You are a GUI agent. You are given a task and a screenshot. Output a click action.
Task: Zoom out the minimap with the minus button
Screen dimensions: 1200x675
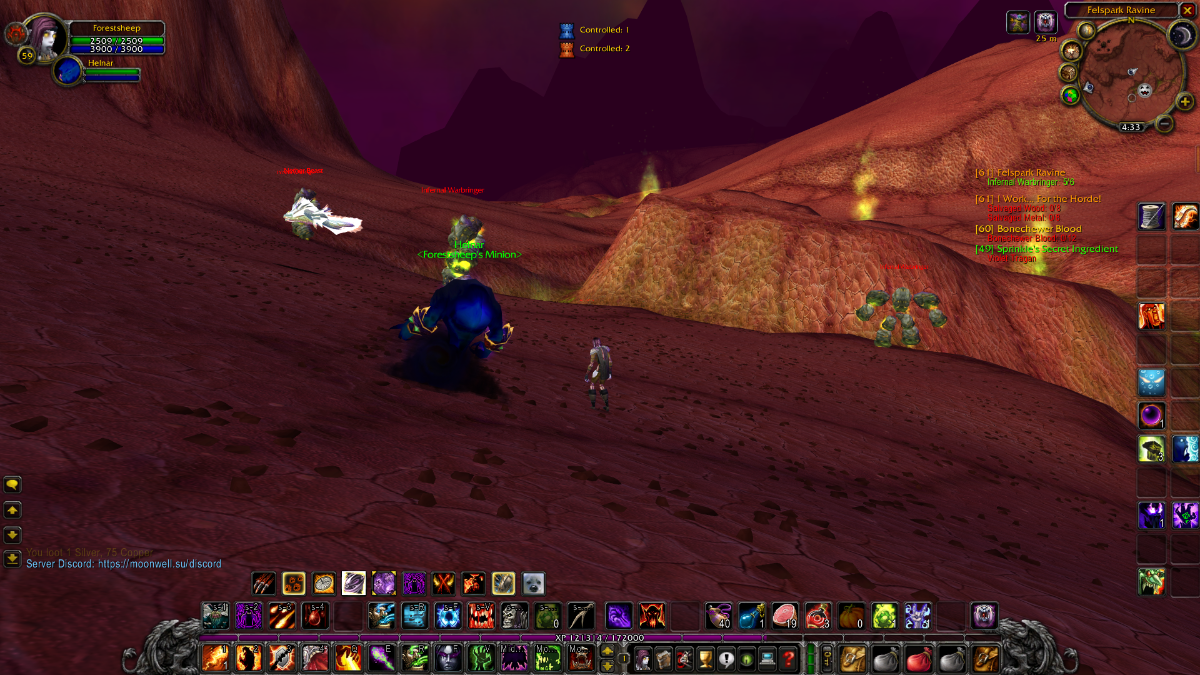pos(1164,124)
